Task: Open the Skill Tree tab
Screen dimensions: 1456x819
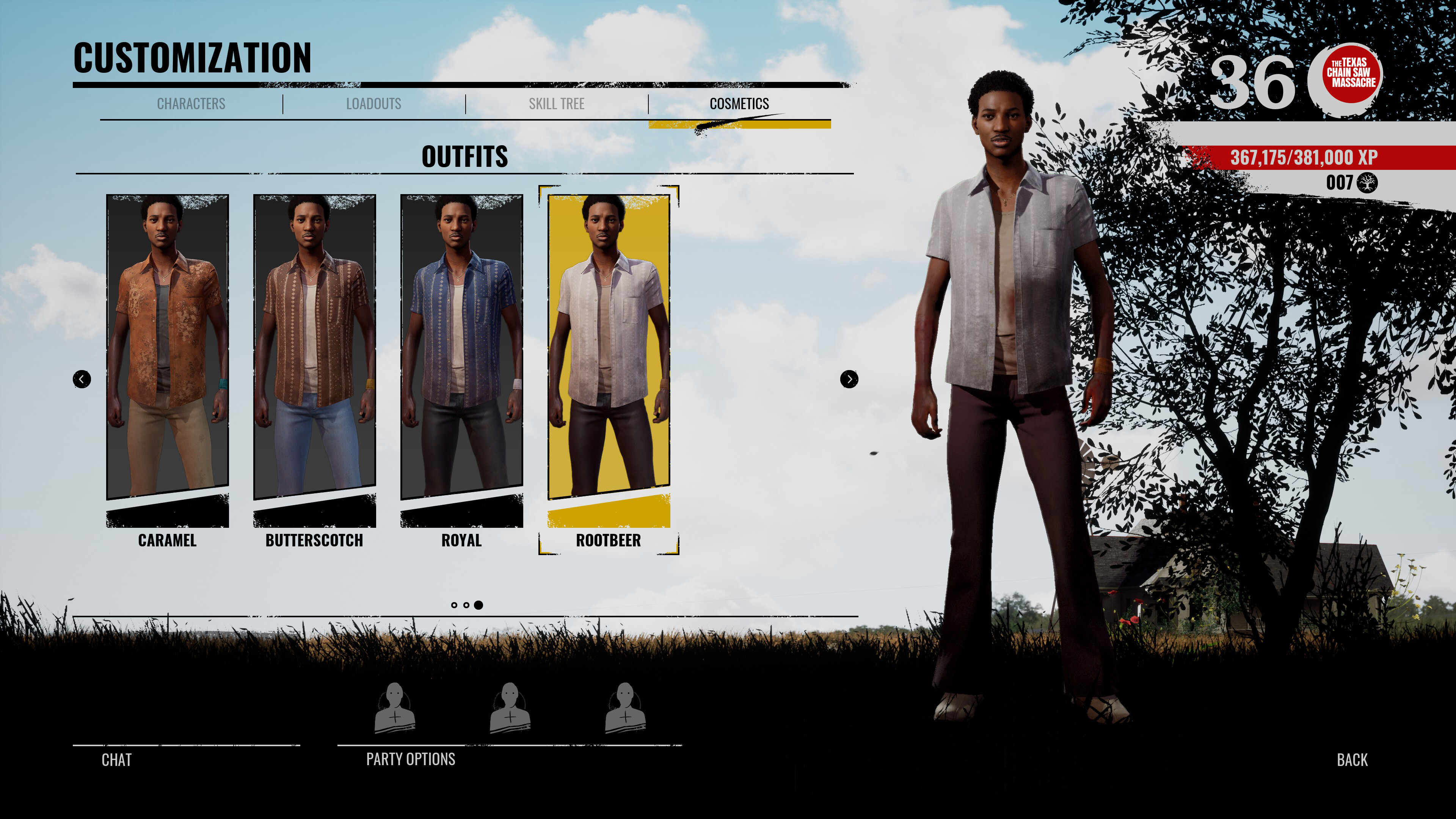Action: [x=556, y=104]
